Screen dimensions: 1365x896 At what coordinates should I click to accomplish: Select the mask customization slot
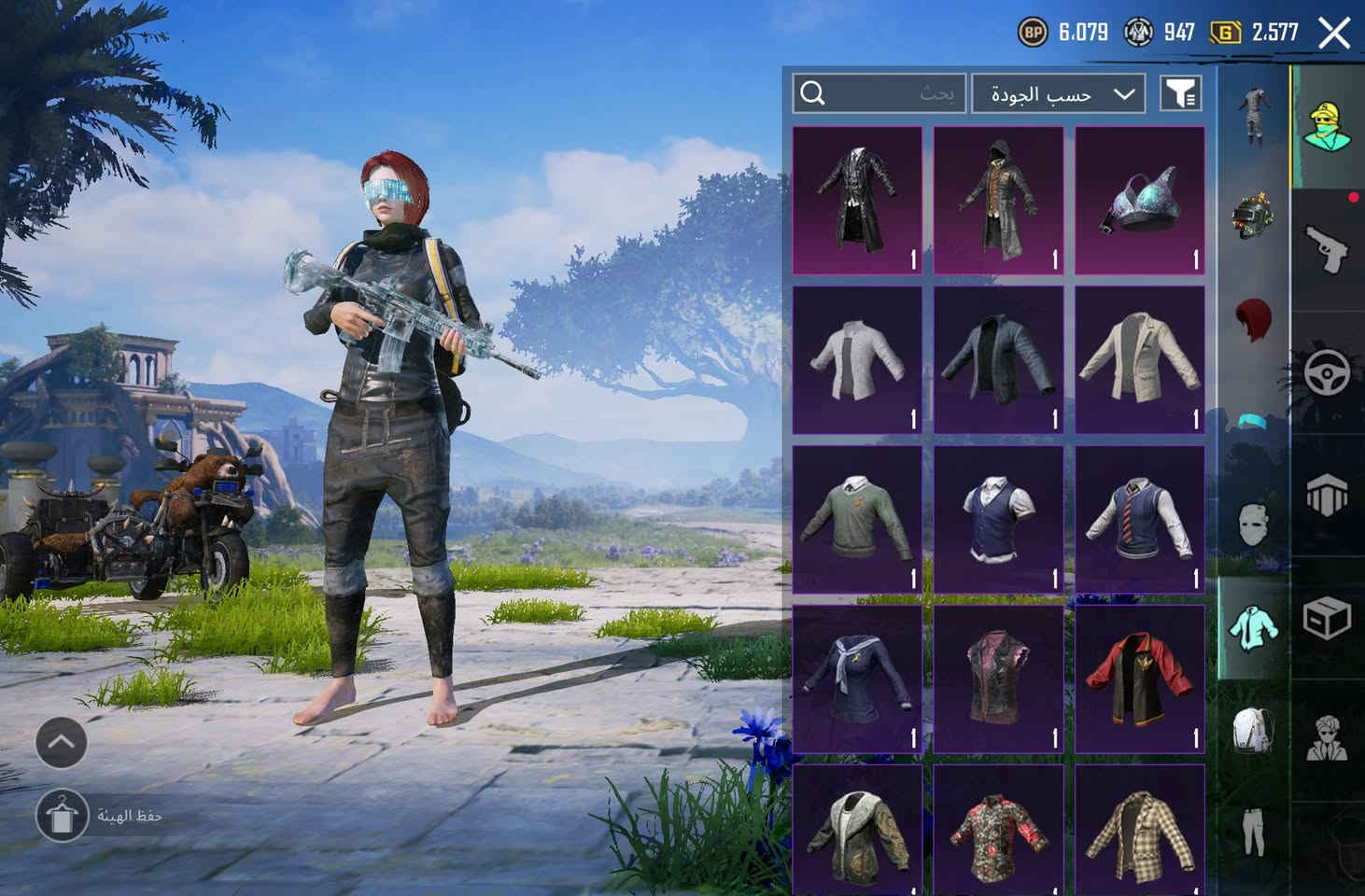point(1255,519)
